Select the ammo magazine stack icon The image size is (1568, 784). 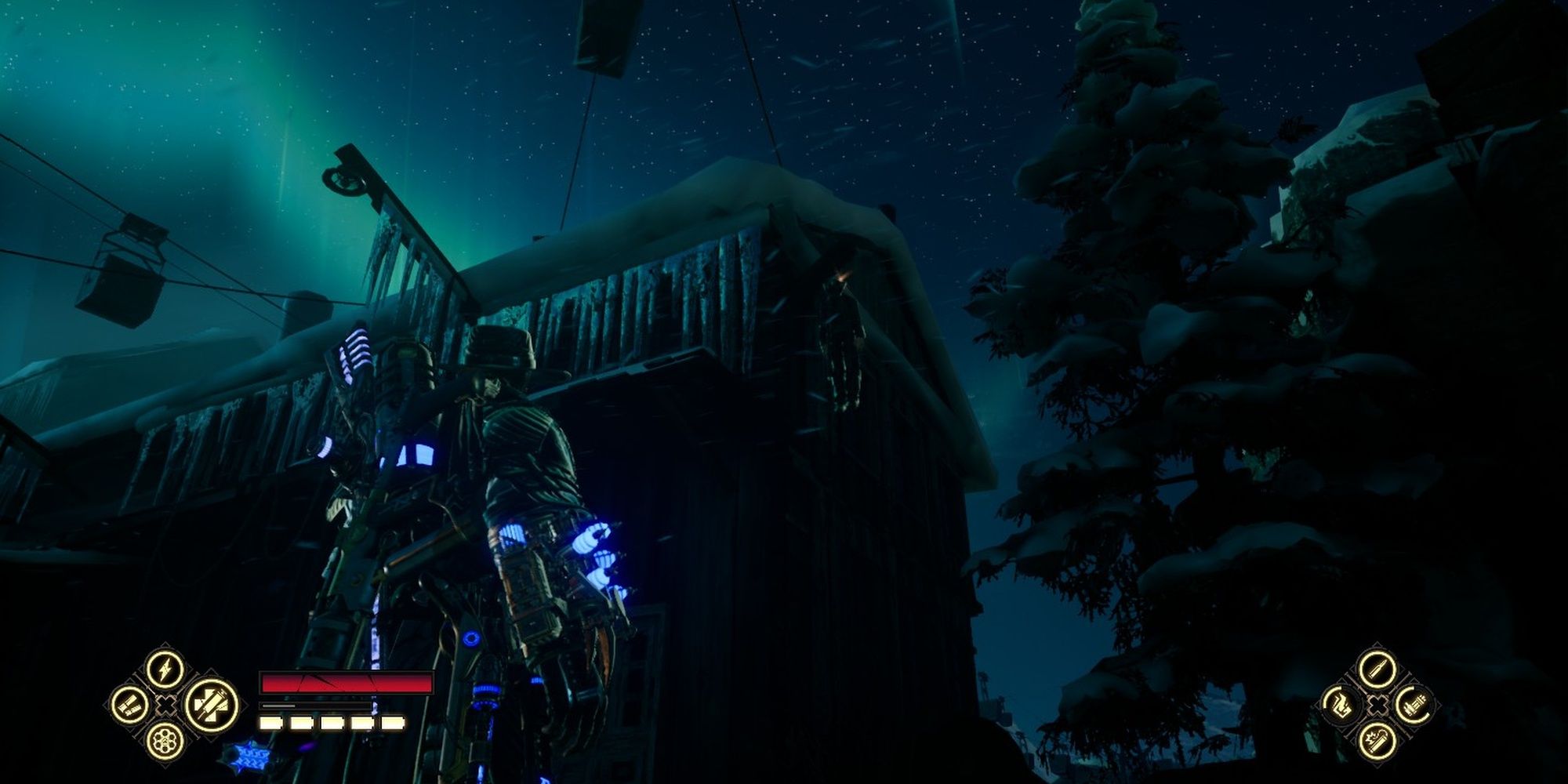[1414, 705]
